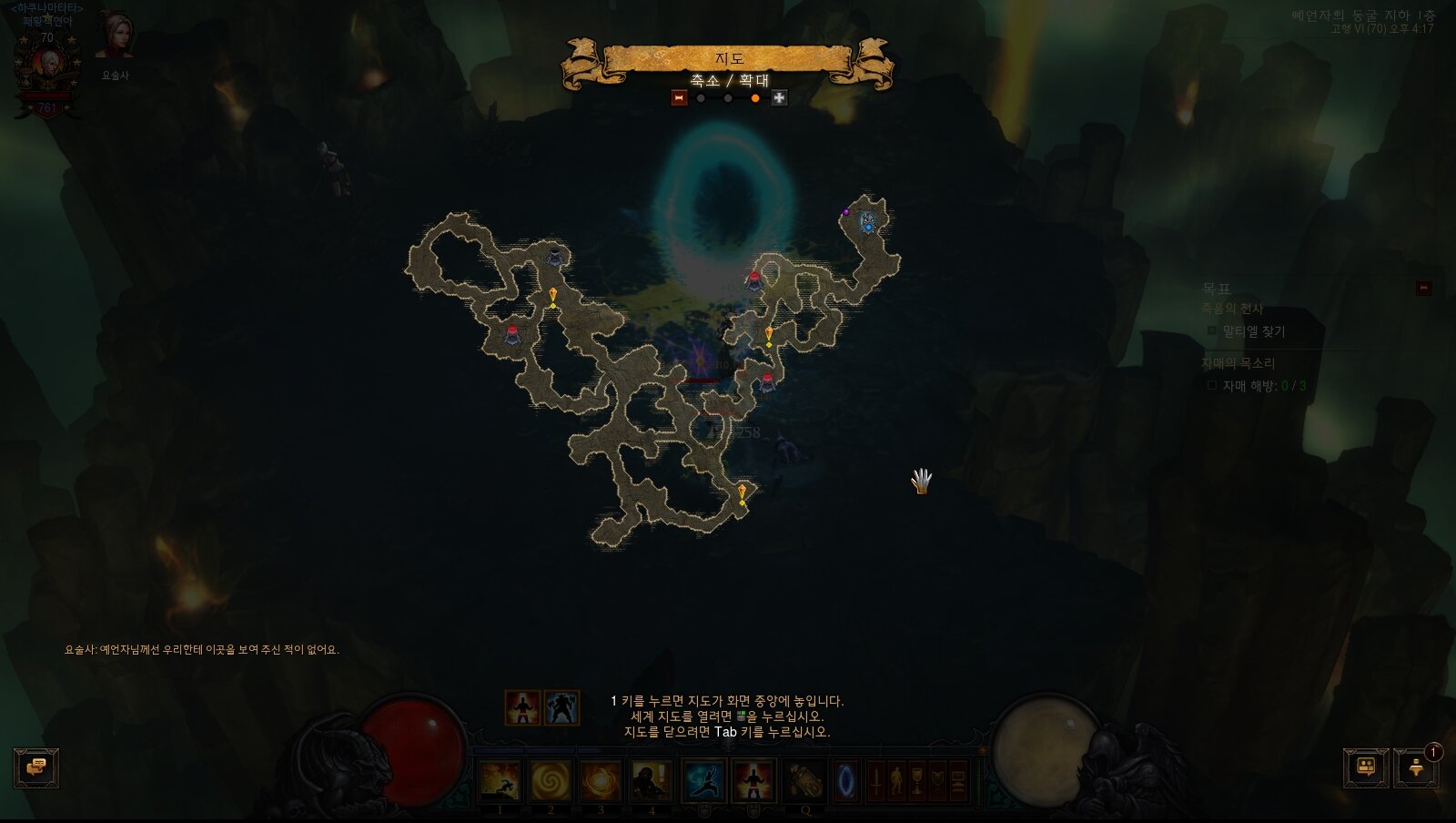Zoom out the map with the minus button
This screenshot has width=1456, height=823.
pos(679,98)
